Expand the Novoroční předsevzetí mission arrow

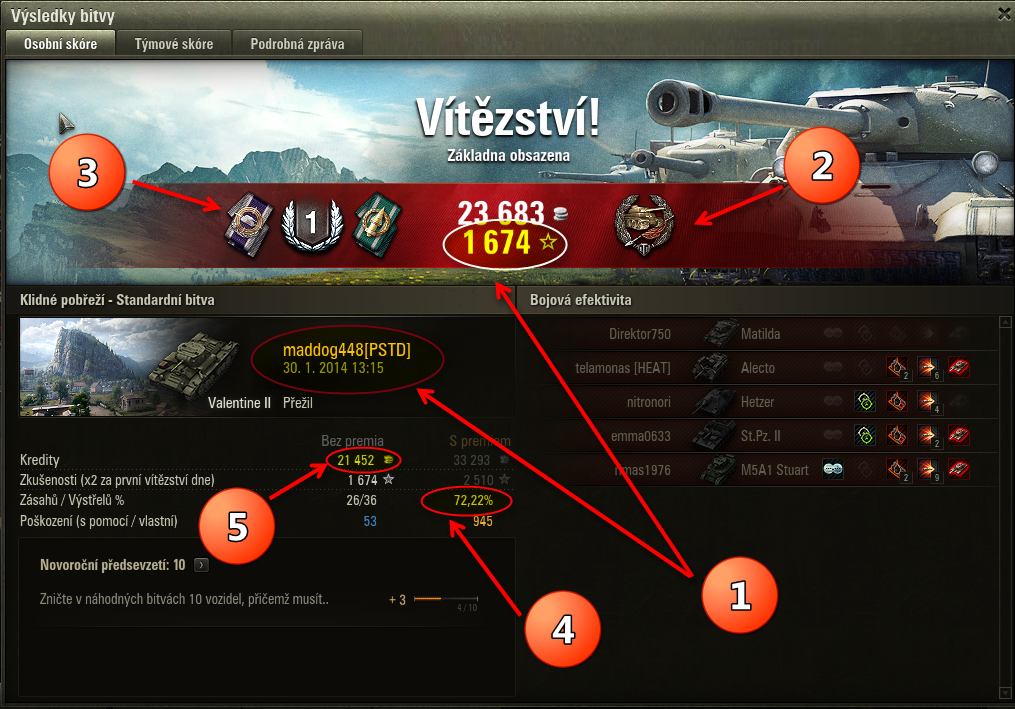click(201, 565)
